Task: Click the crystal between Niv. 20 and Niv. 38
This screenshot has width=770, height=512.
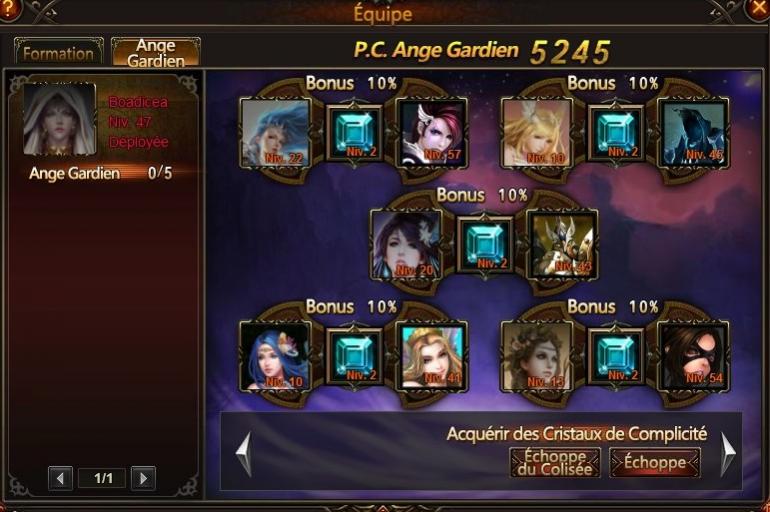Action: tap(485, 244)
